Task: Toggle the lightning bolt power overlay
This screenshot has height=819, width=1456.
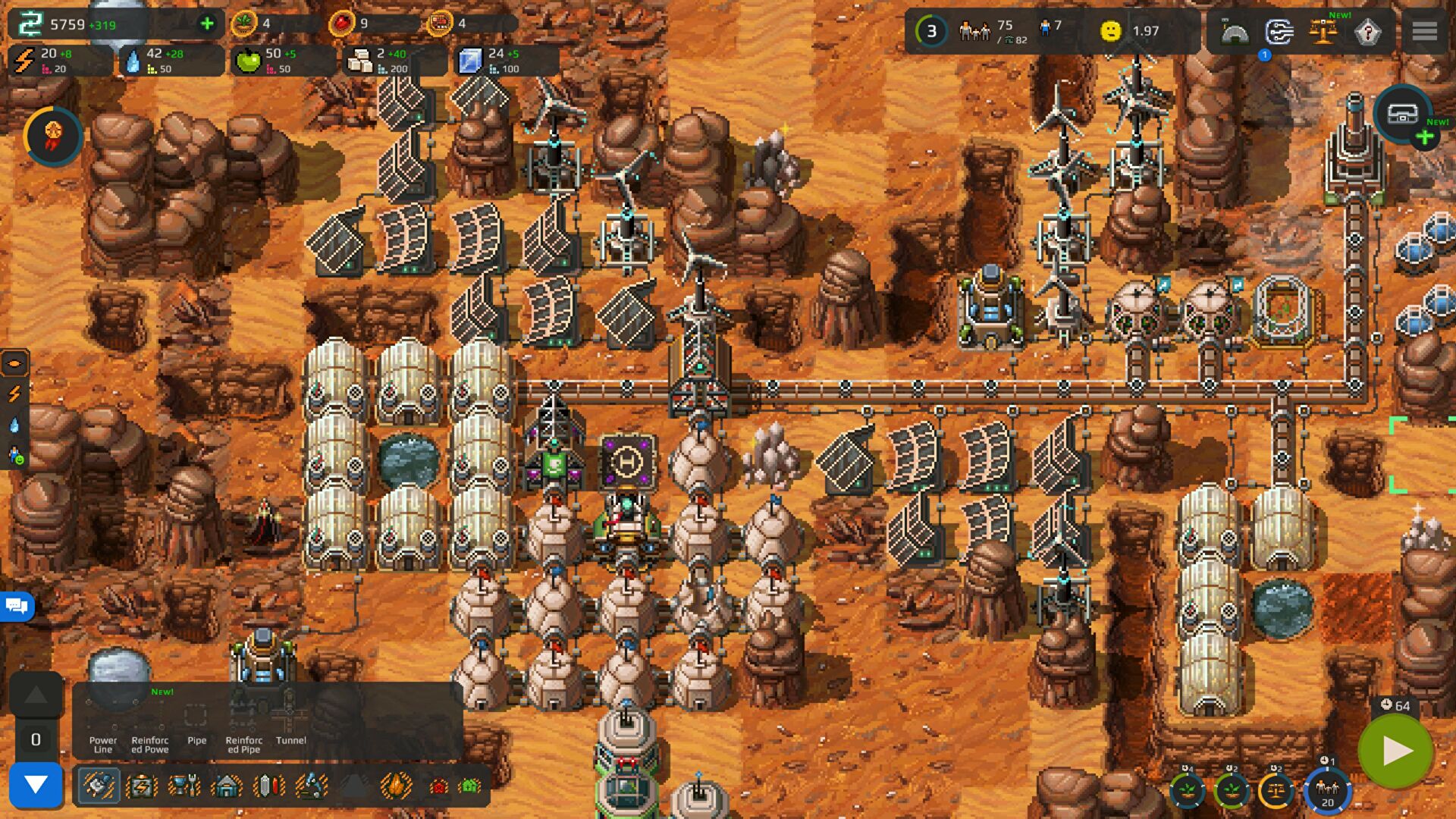Action: pyautogui.click(x=14, y=394)
